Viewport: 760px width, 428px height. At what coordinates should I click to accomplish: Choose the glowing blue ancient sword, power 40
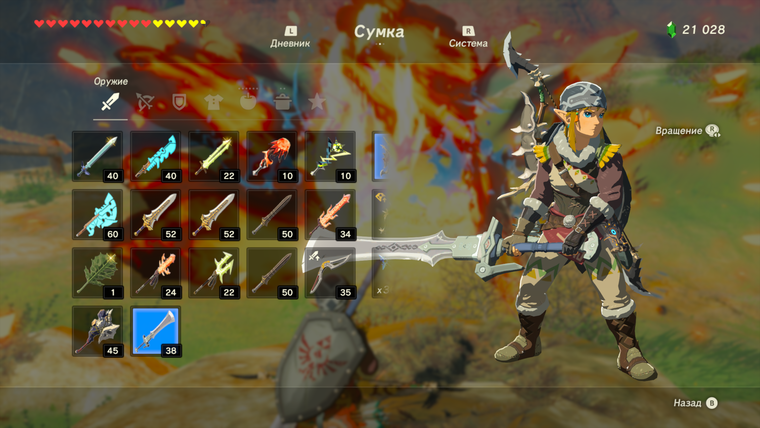(x=156, y=156)
